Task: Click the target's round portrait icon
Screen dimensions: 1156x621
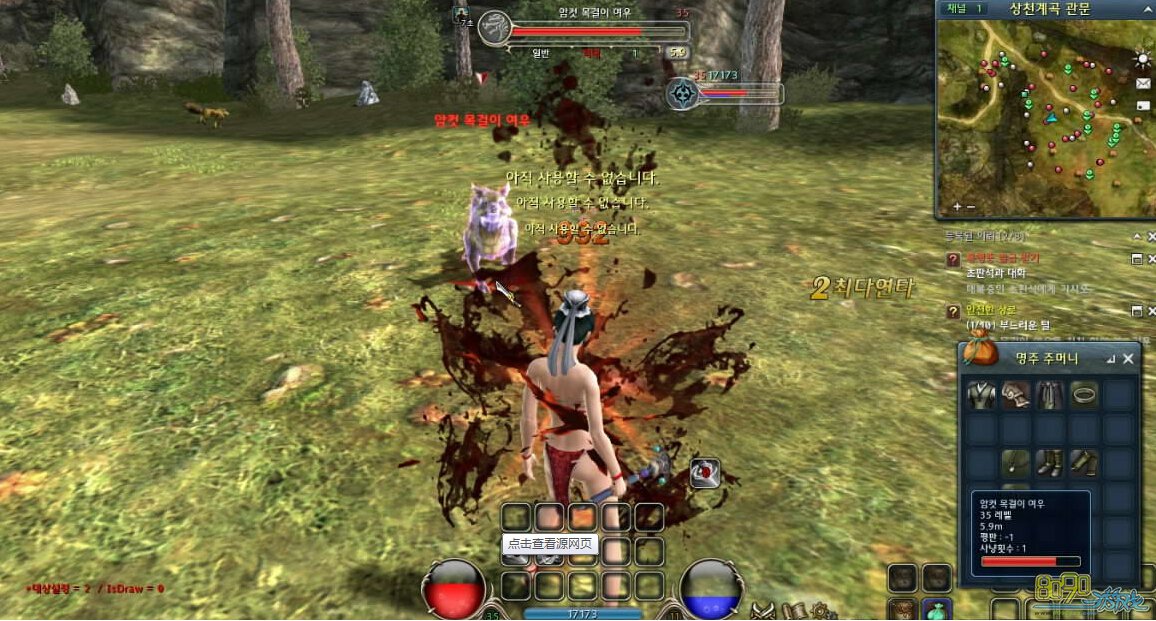Action: (x=495, y=28)
